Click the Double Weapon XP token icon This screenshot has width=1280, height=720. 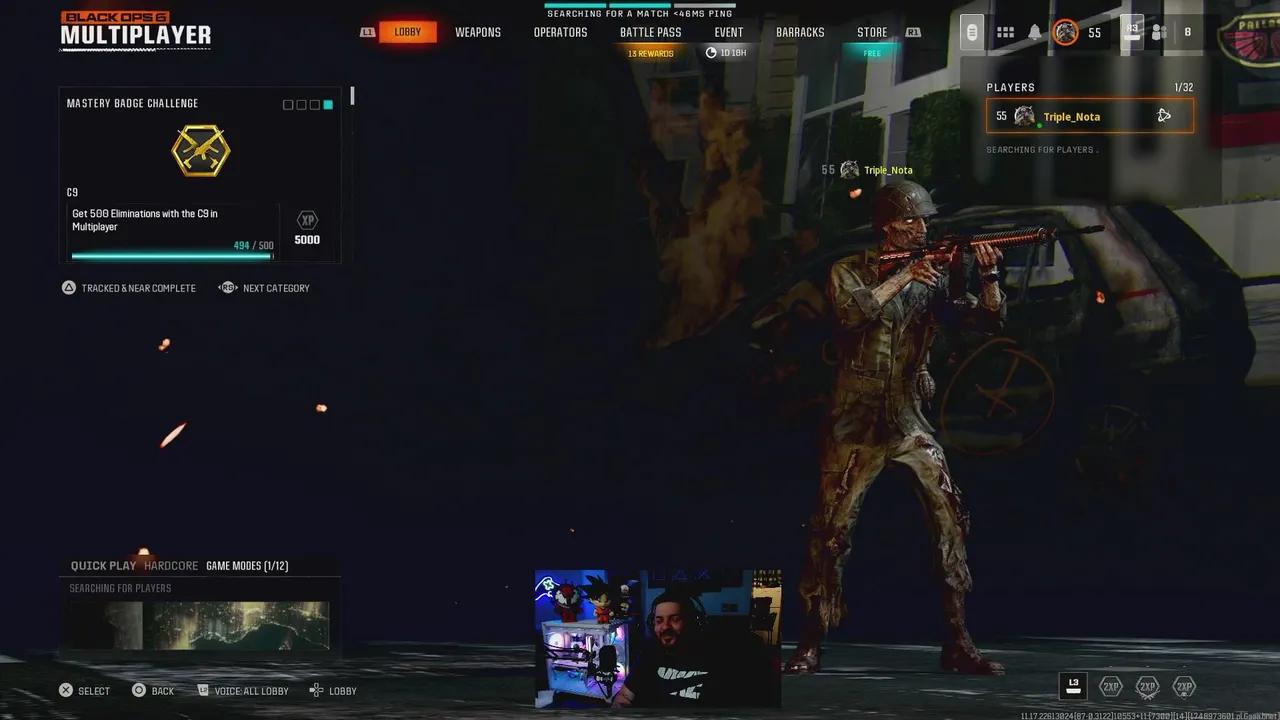point(1146,686)
